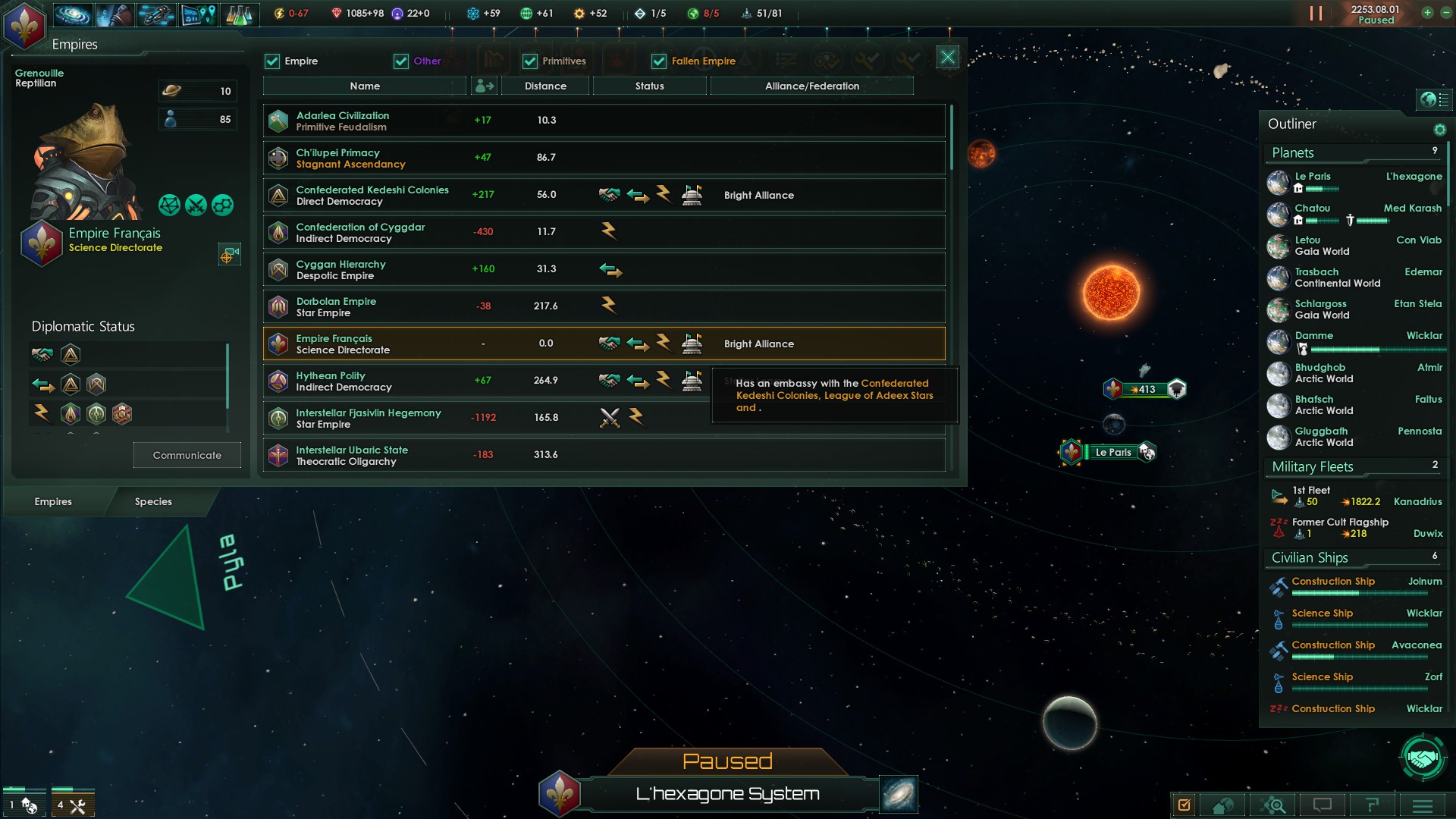Open the galaxy map view button
Viewport: 1456px width, 819px height.
point(899,794)
